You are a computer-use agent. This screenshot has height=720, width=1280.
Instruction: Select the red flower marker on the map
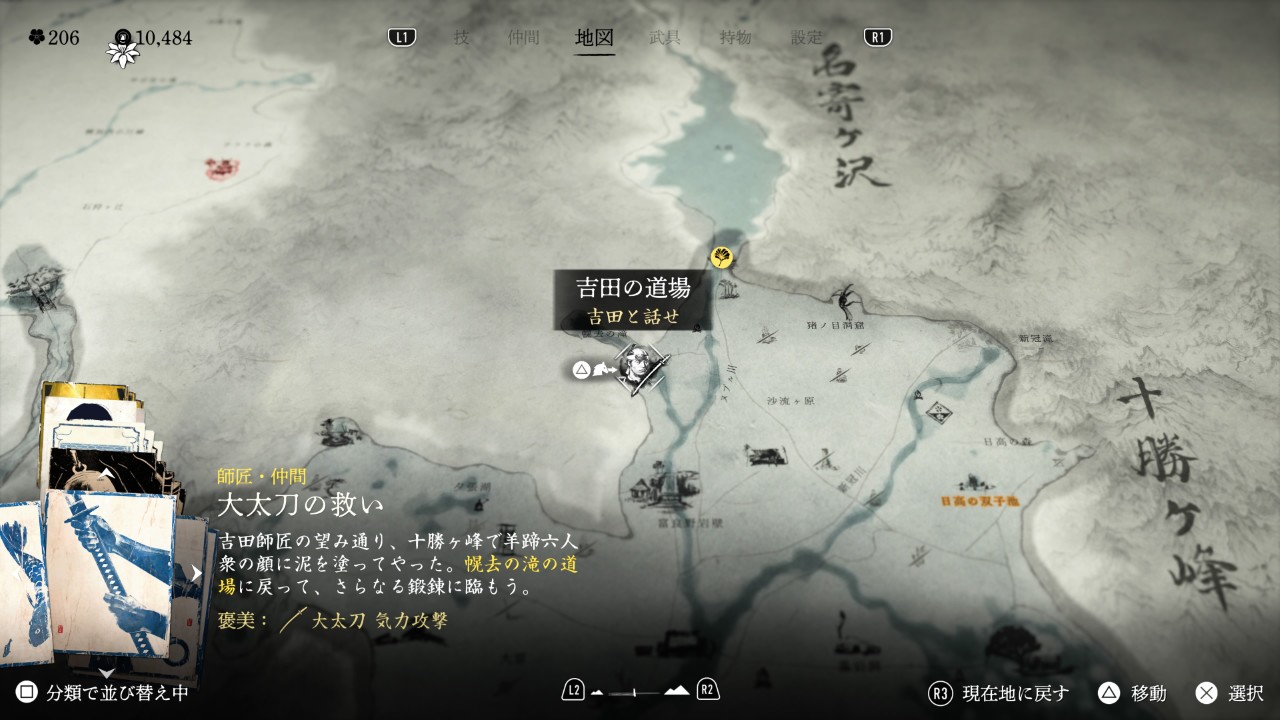pos(216,166)
